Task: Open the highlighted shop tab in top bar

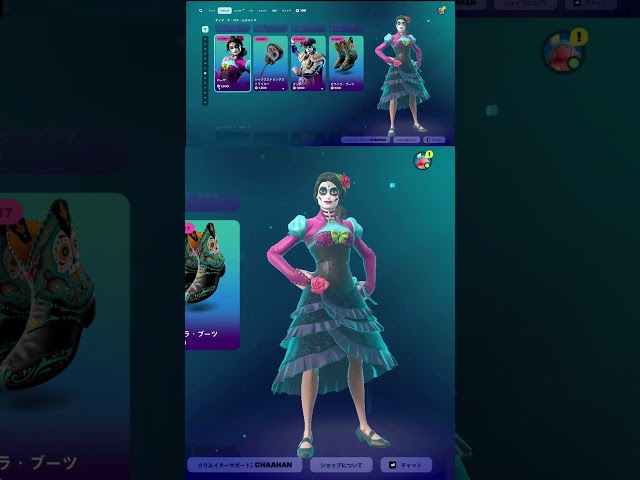Action: (x=225, y=11)
